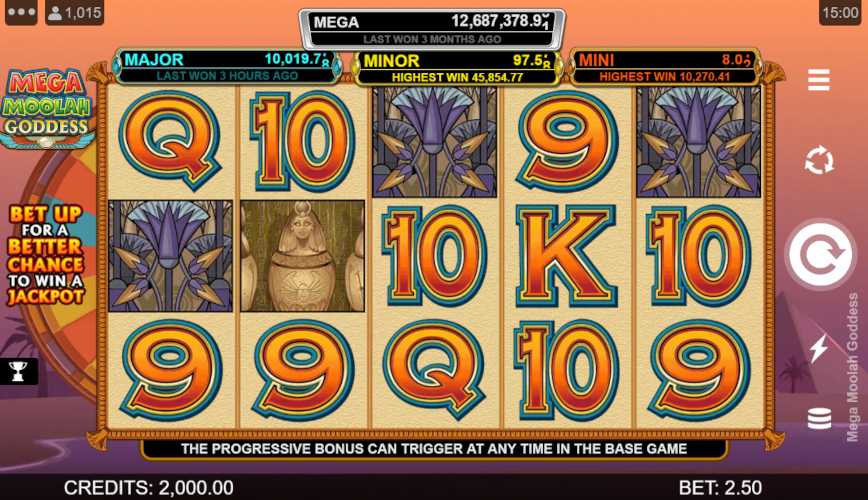
Task: Toggle quick spin lightning bolt
Action: pos(819,347)
